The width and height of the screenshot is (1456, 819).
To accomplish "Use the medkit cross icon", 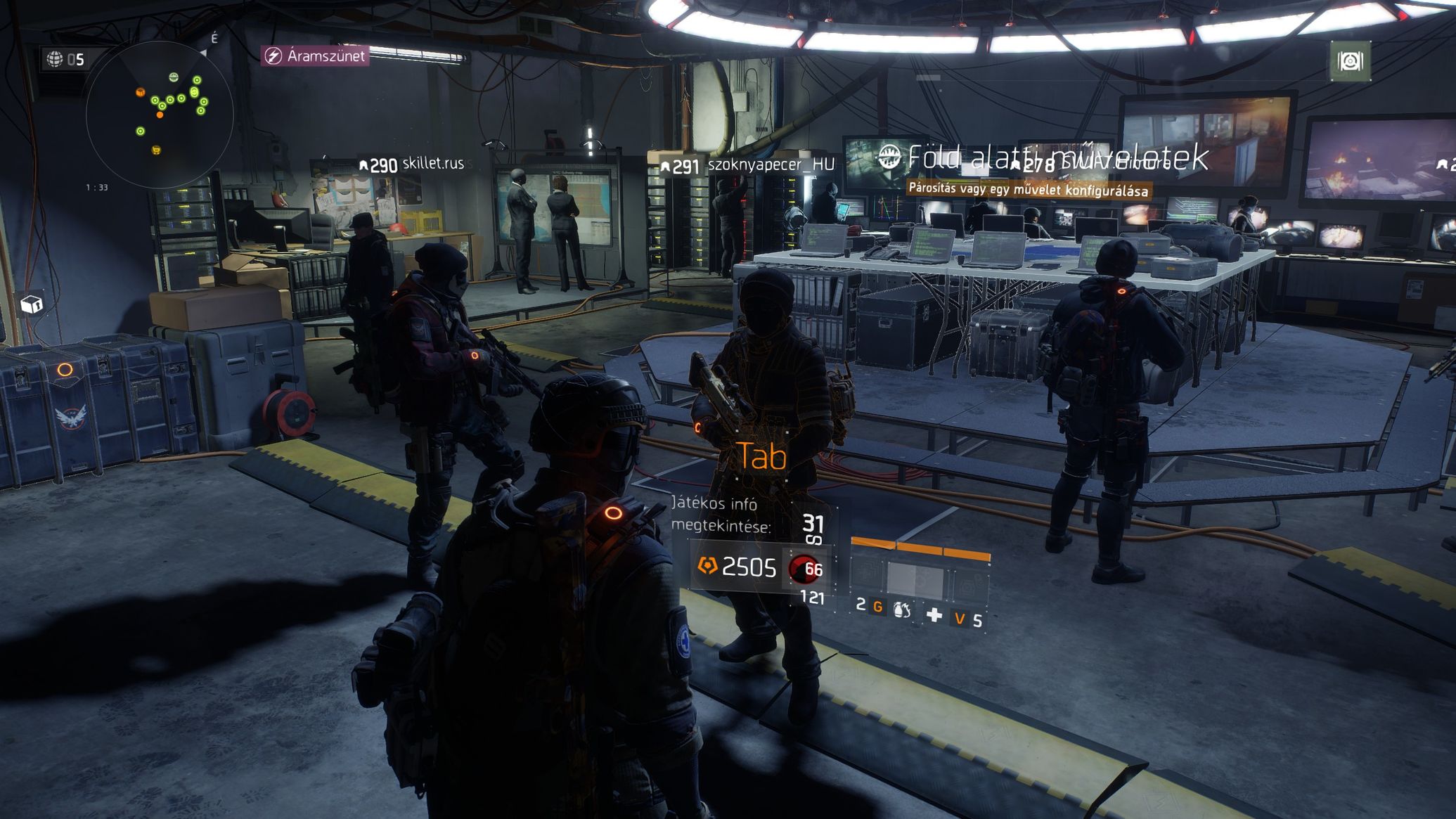I will 934,616.
